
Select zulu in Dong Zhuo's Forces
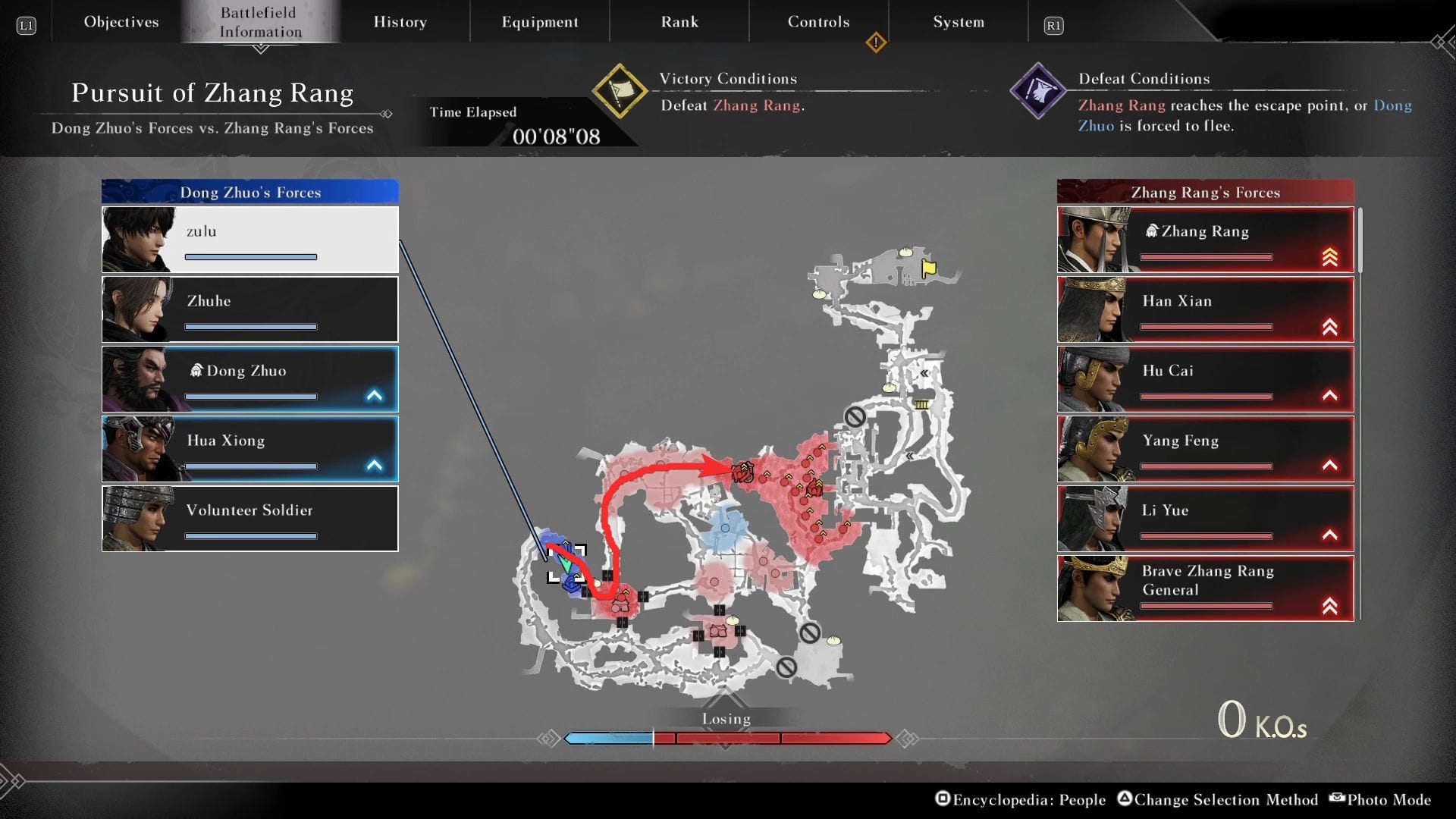coord(249,240)
